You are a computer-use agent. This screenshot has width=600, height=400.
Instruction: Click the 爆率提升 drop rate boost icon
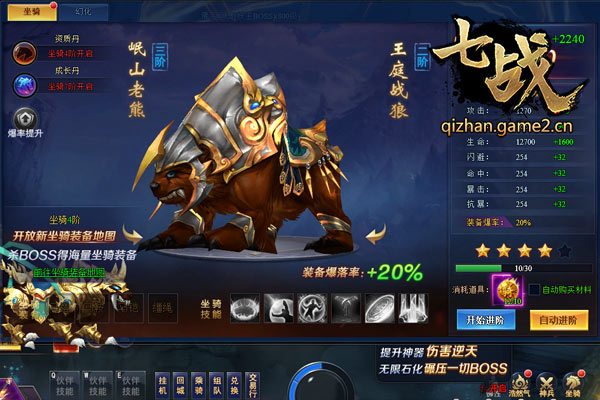(27, 118)
